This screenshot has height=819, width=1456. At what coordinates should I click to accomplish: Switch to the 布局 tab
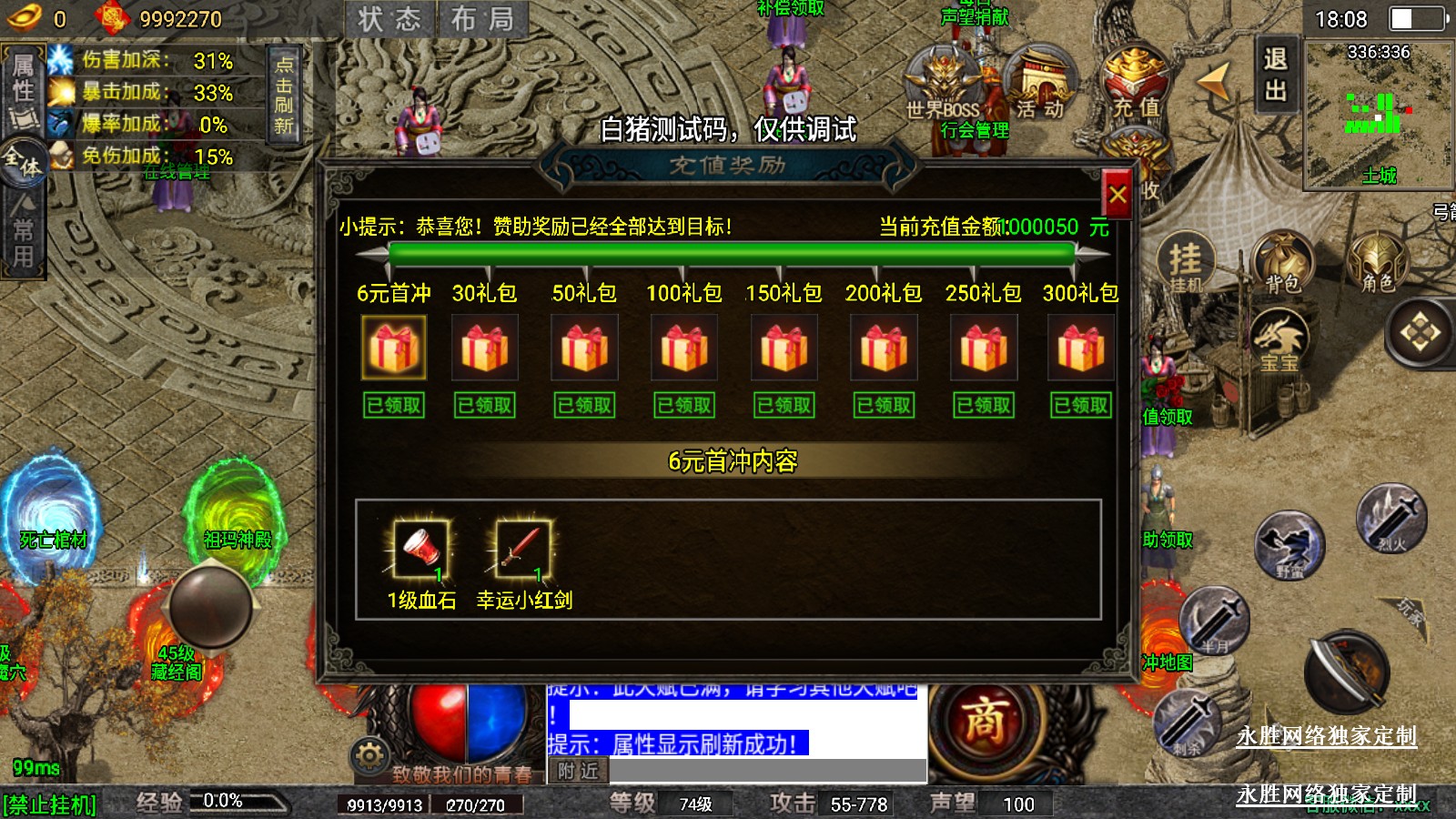coord(482,19)
